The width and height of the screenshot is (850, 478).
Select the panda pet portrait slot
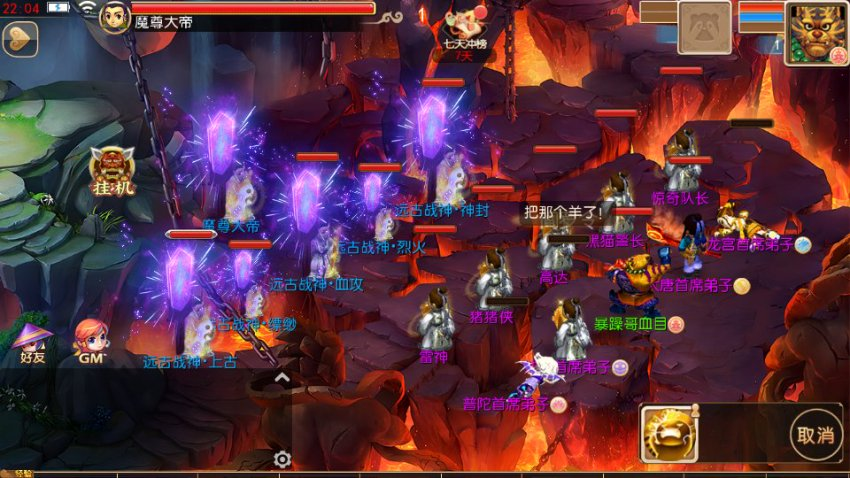pyautogui.click(x=704, y=27)
